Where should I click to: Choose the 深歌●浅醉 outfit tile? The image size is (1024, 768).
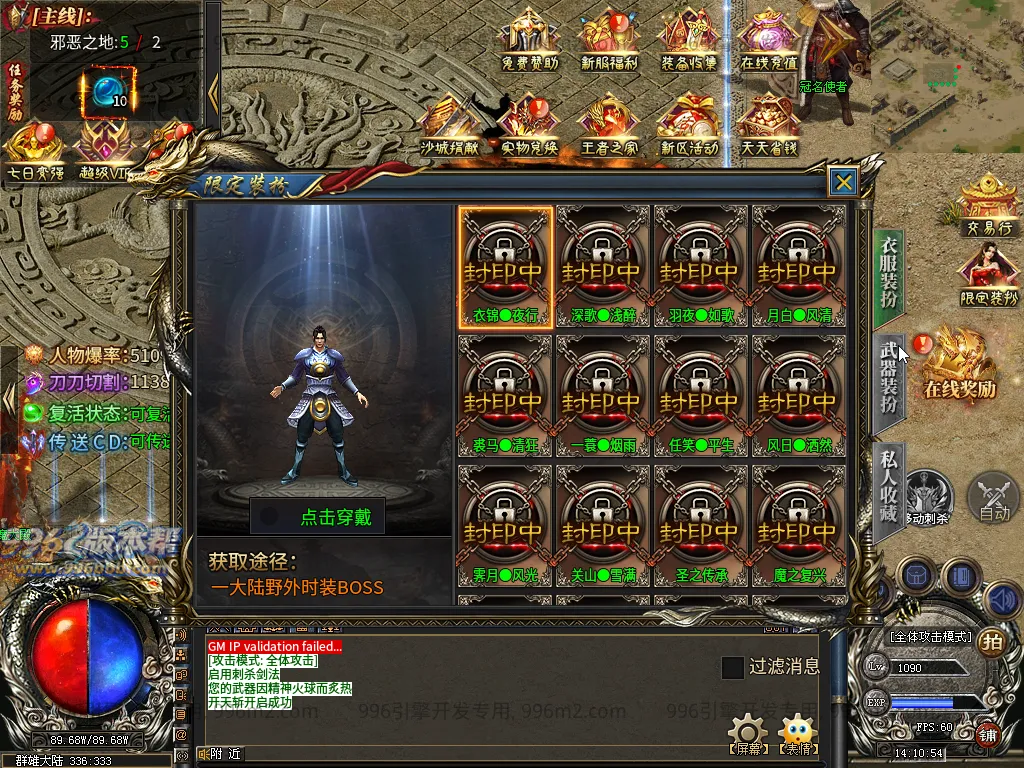(603, 267)
